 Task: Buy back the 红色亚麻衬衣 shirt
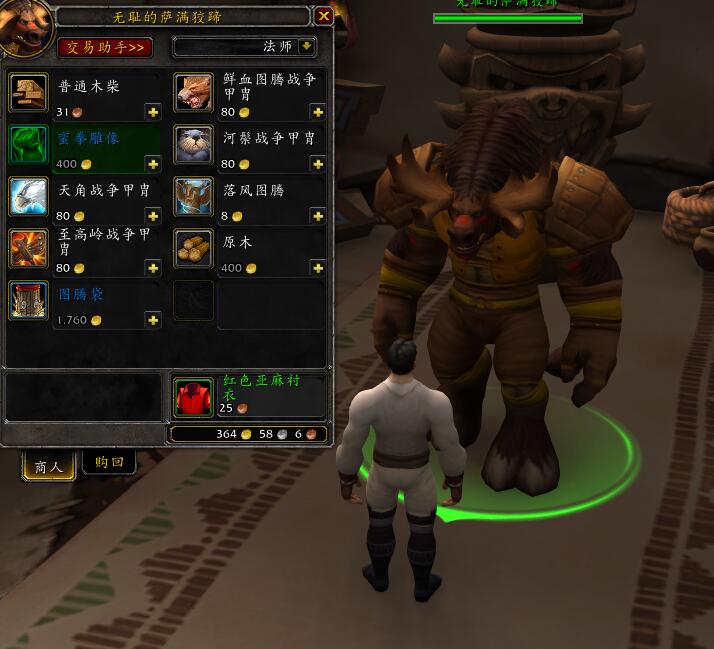(x=194, y=397)
